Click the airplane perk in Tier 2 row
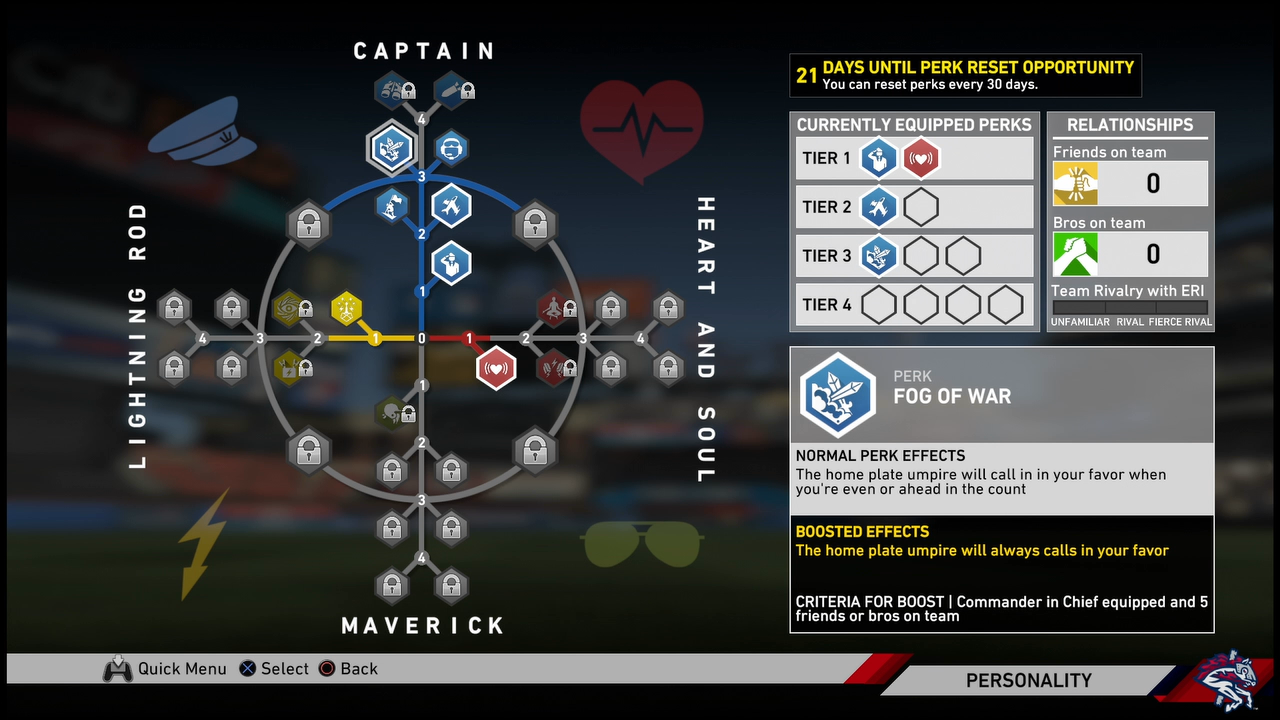This screenshot has height=720, width=1280. tap(878, 208)
